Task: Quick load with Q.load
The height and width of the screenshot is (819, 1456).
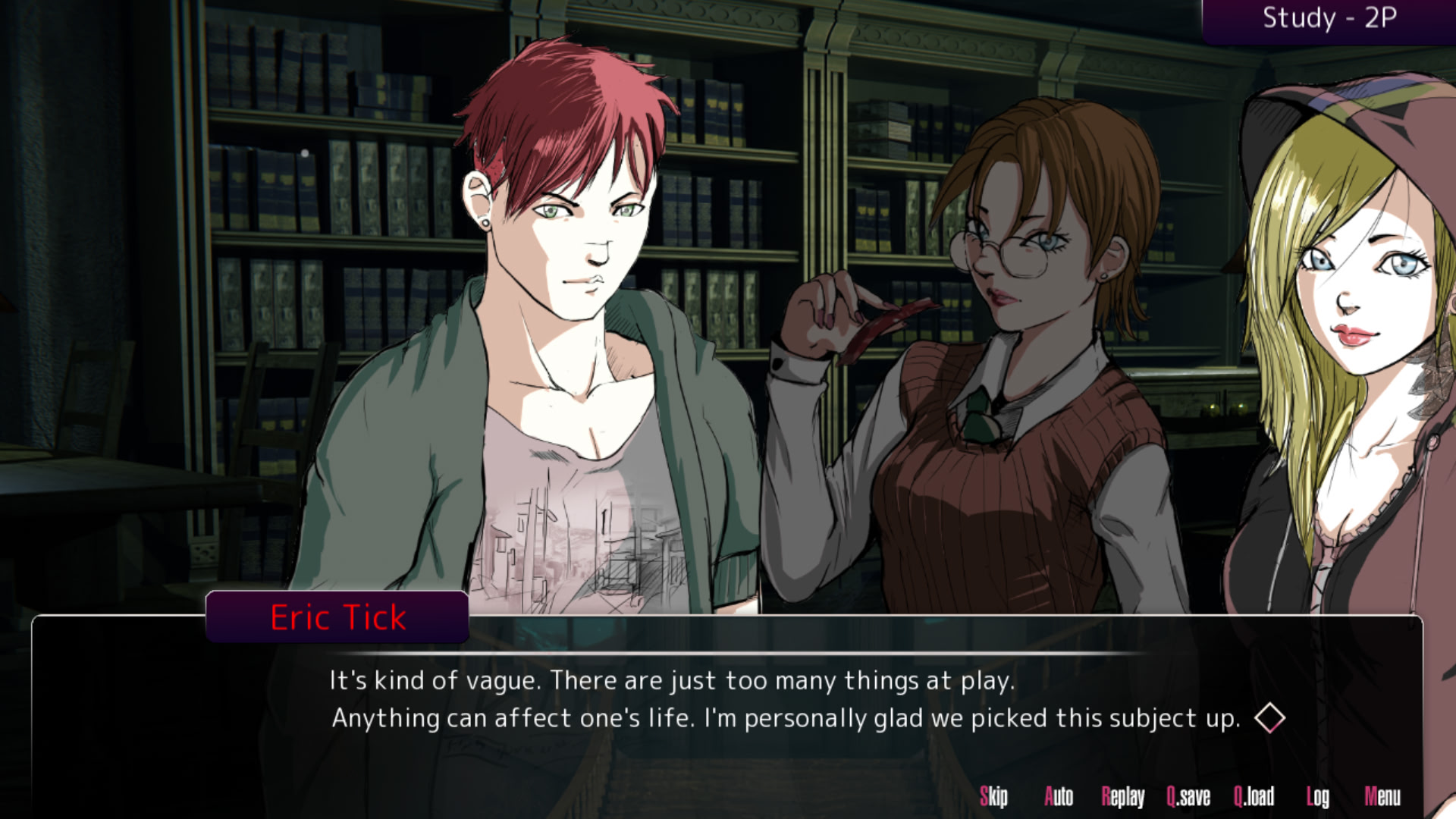Action: click(x=1254, y=796)
